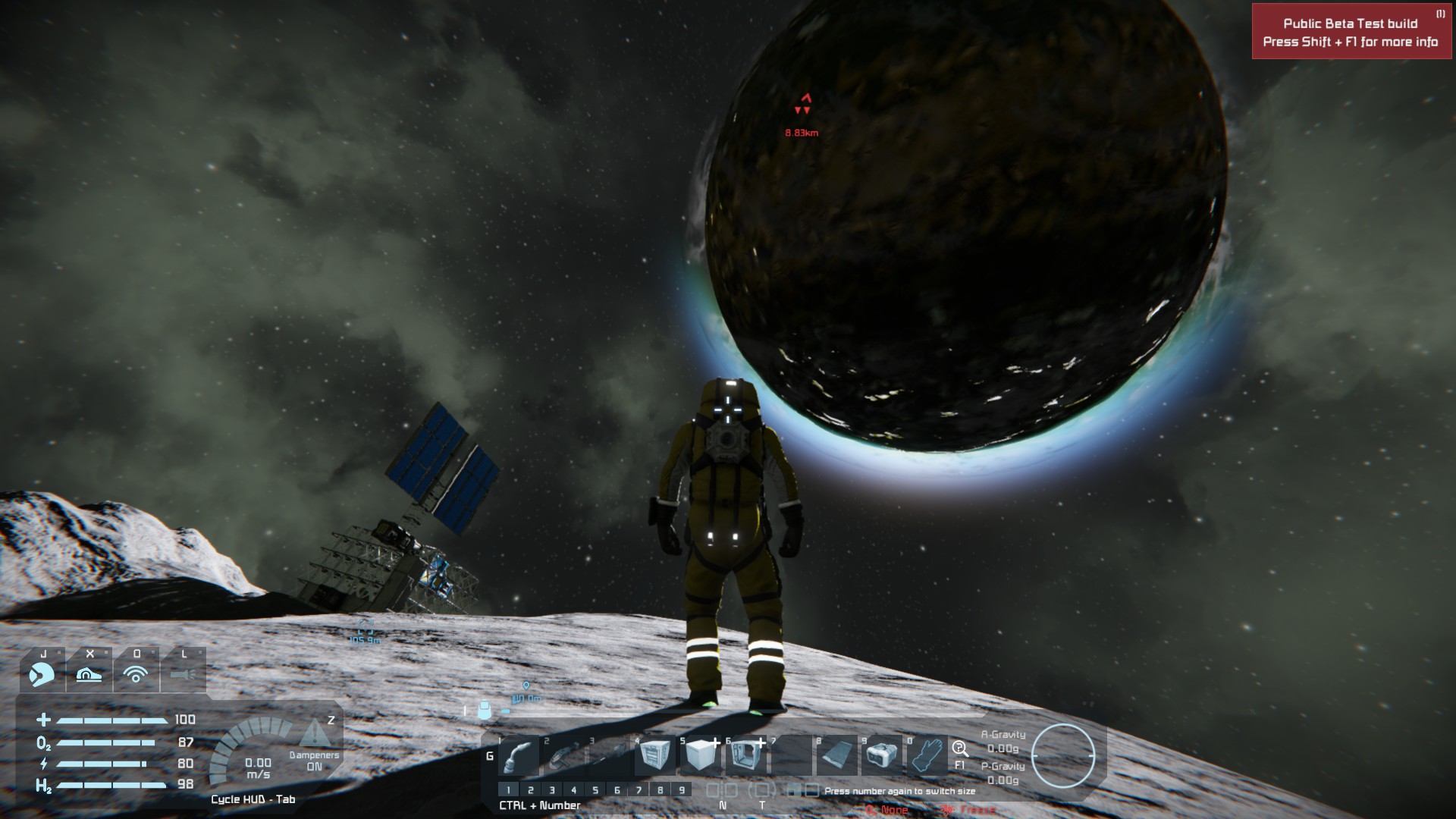Pick the light armor cube block

click(701, 756)
